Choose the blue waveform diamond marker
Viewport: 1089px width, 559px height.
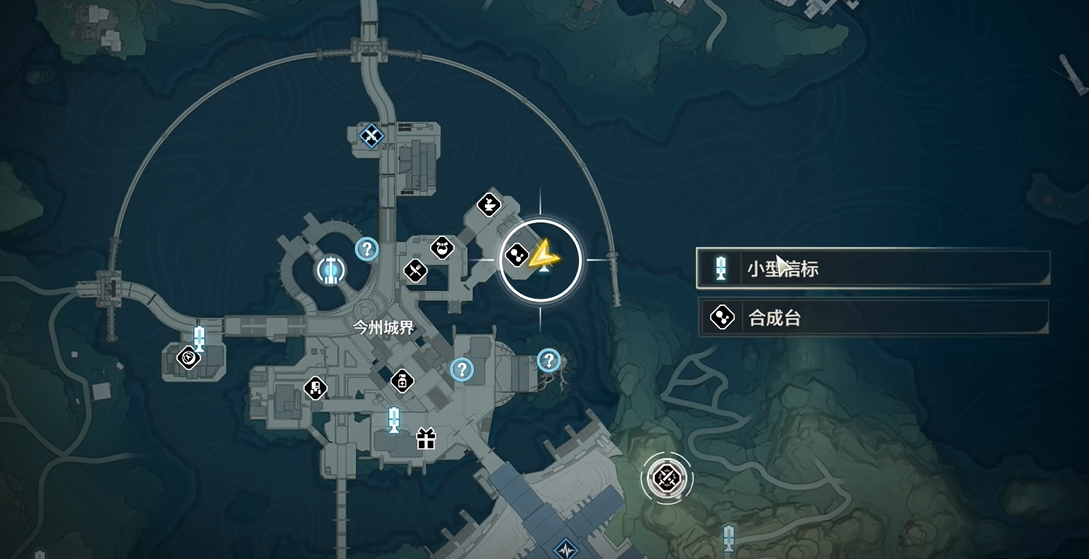[x=567, y=548]
